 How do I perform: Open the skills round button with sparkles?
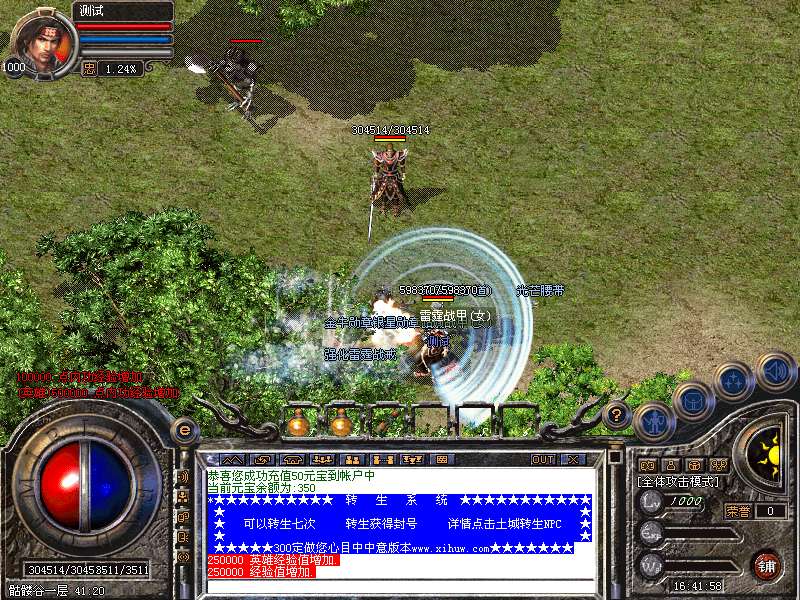[x=734, y=381]
